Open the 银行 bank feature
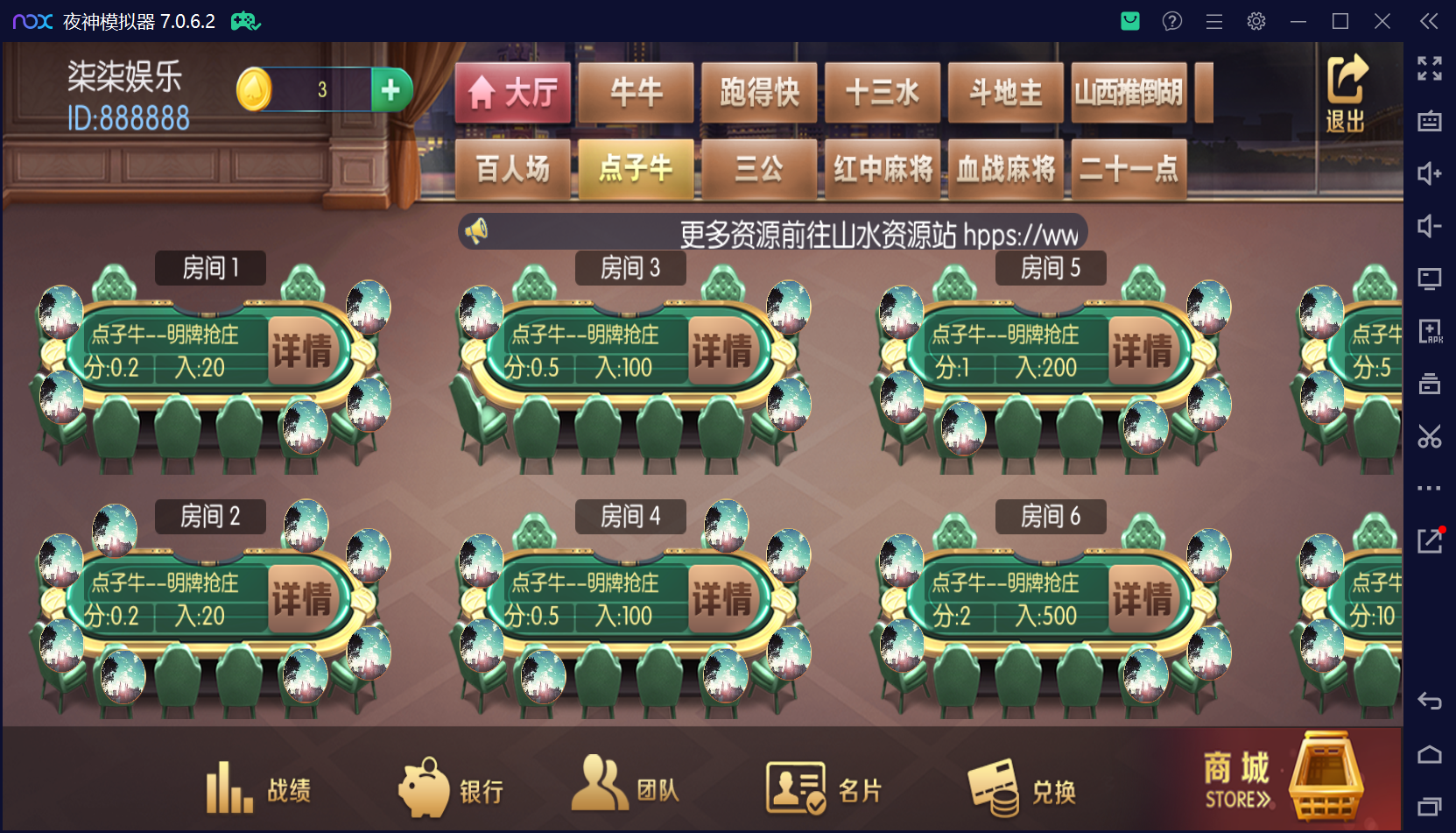 pyautogui.click(x=454, y=787)
